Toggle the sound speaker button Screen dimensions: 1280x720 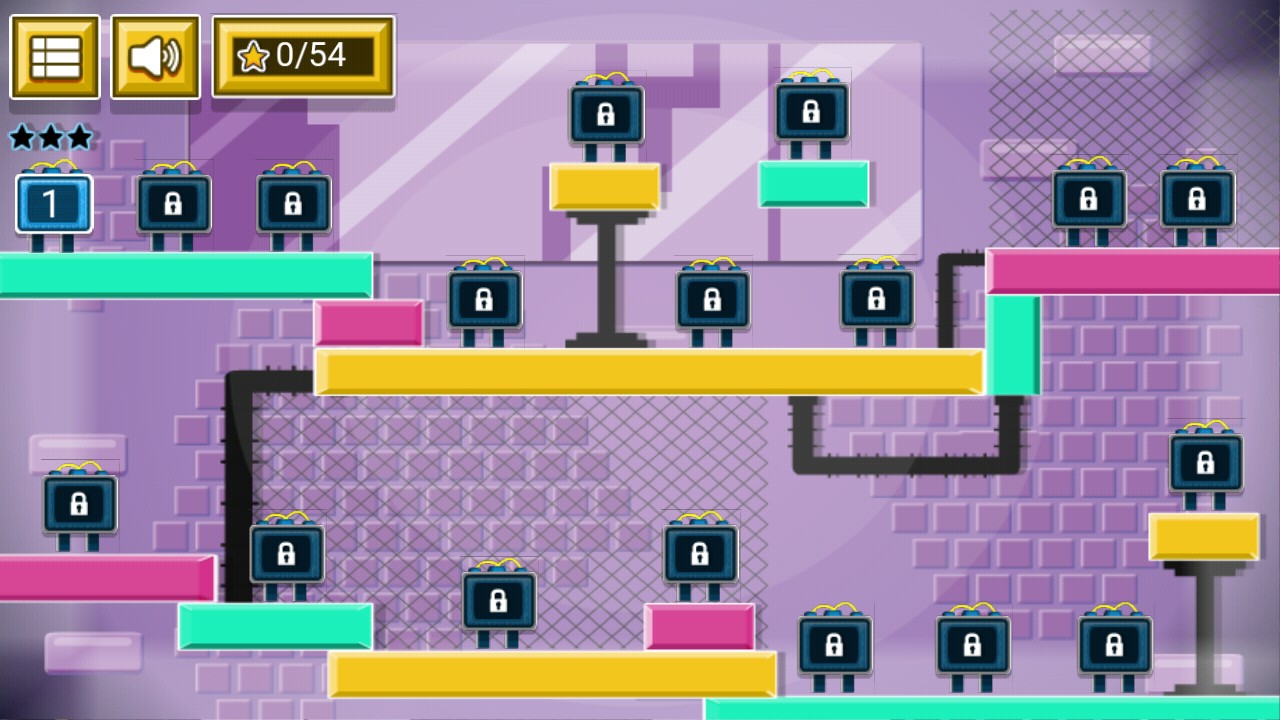click(x=155, y=57)
